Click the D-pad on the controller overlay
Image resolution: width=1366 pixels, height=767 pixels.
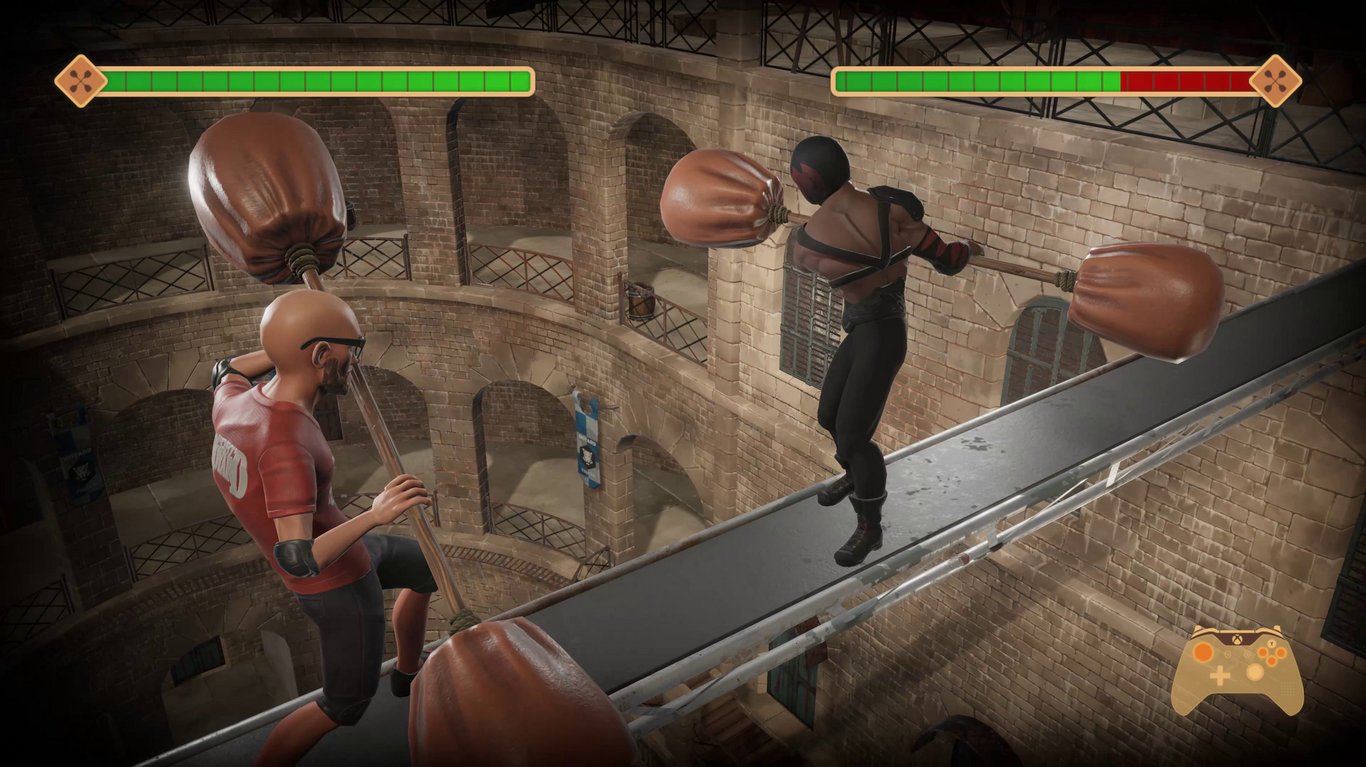click(1219, 675)
